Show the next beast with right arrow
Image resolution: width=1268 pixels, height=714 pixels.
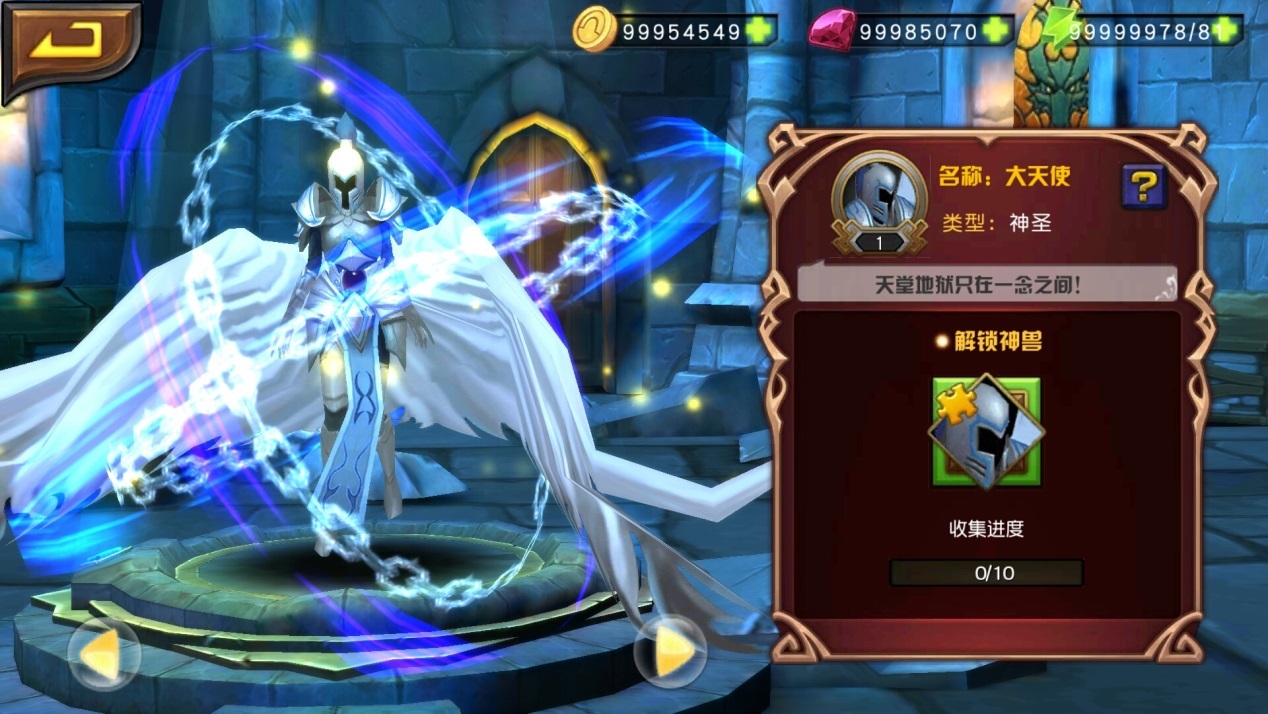point(671,651)
